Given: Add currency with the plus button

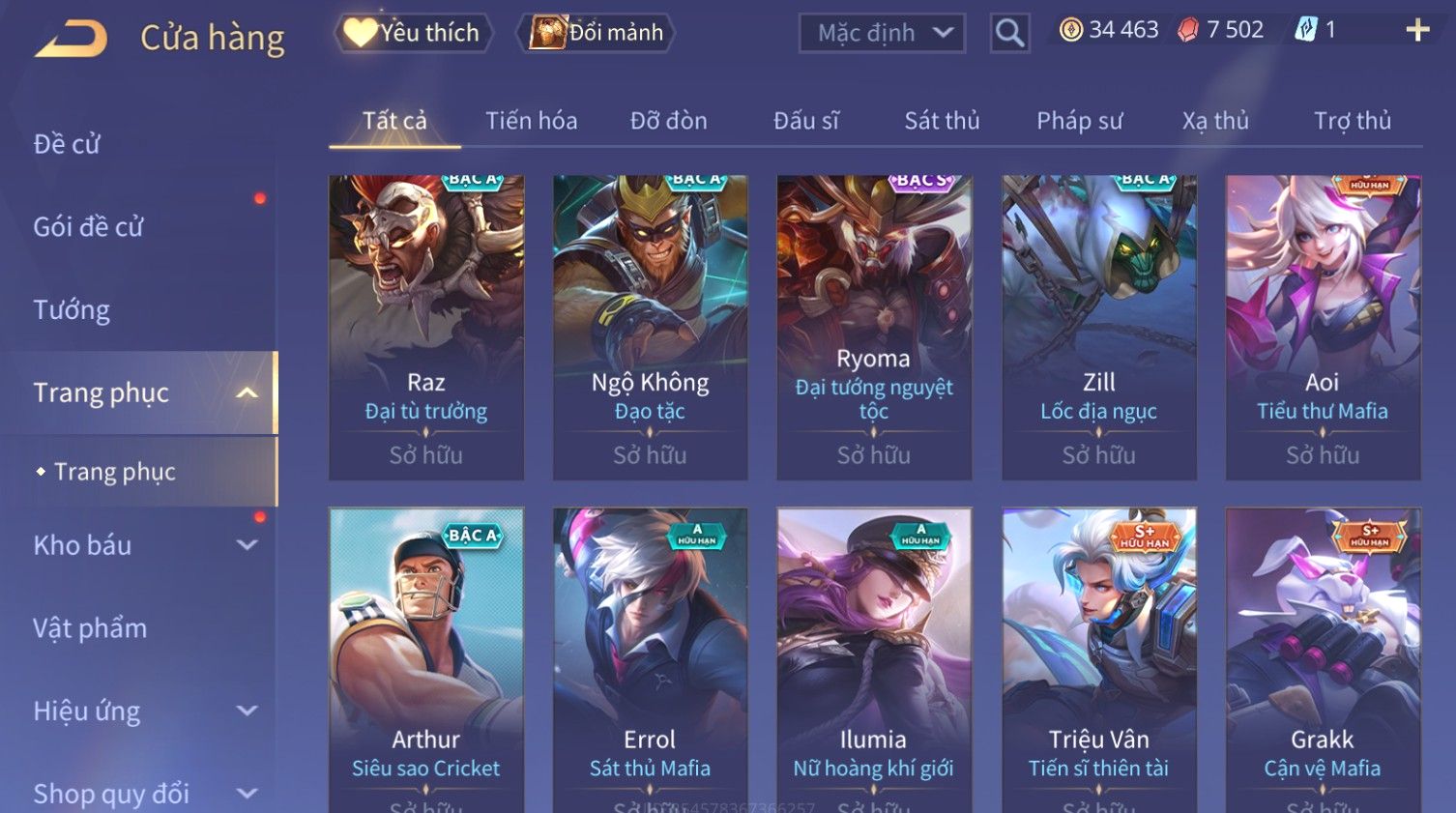Looking at the screenshot, I should 1417,31.
